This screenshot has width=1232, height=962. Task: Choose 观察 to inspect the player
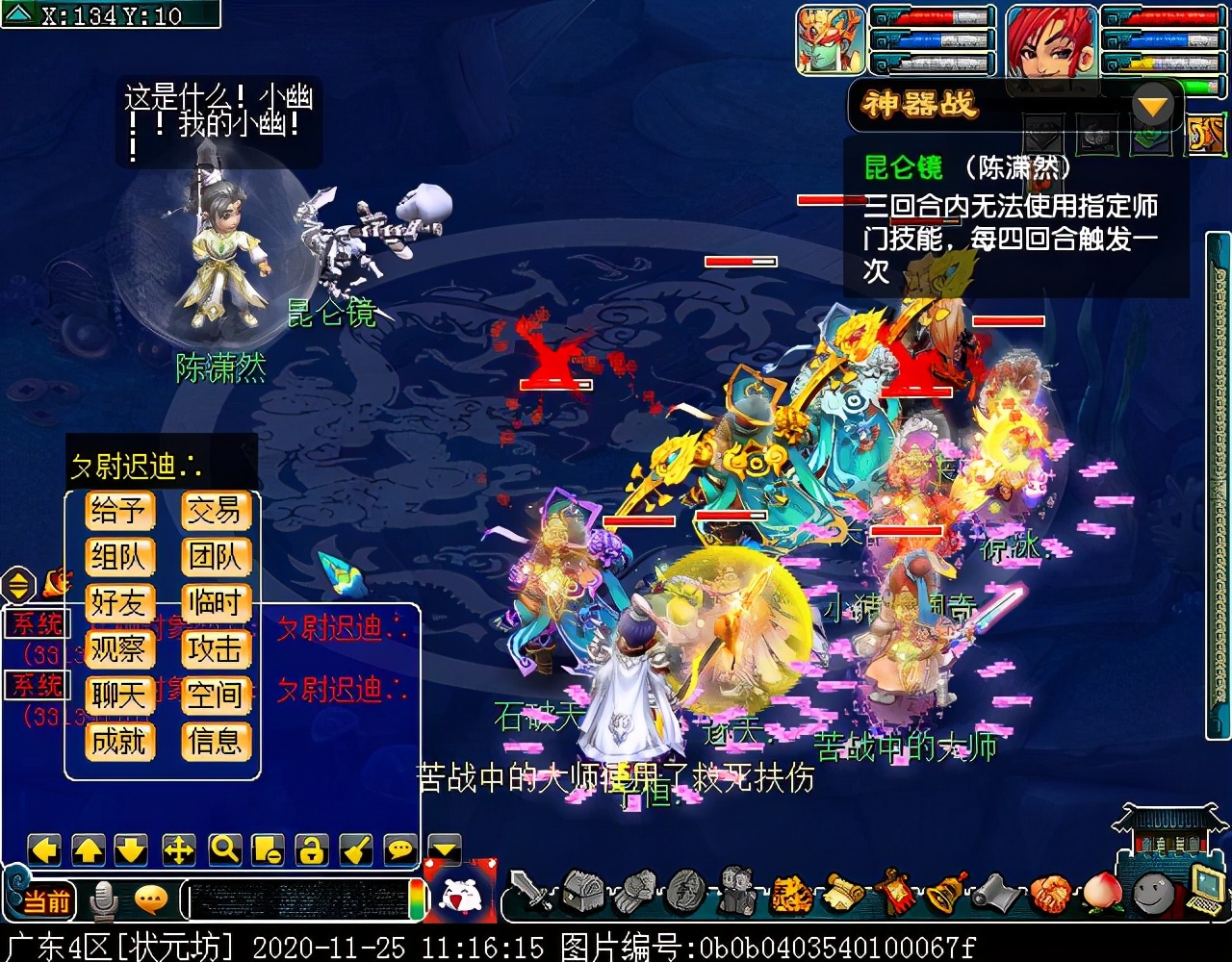click(x=118, y=649)
